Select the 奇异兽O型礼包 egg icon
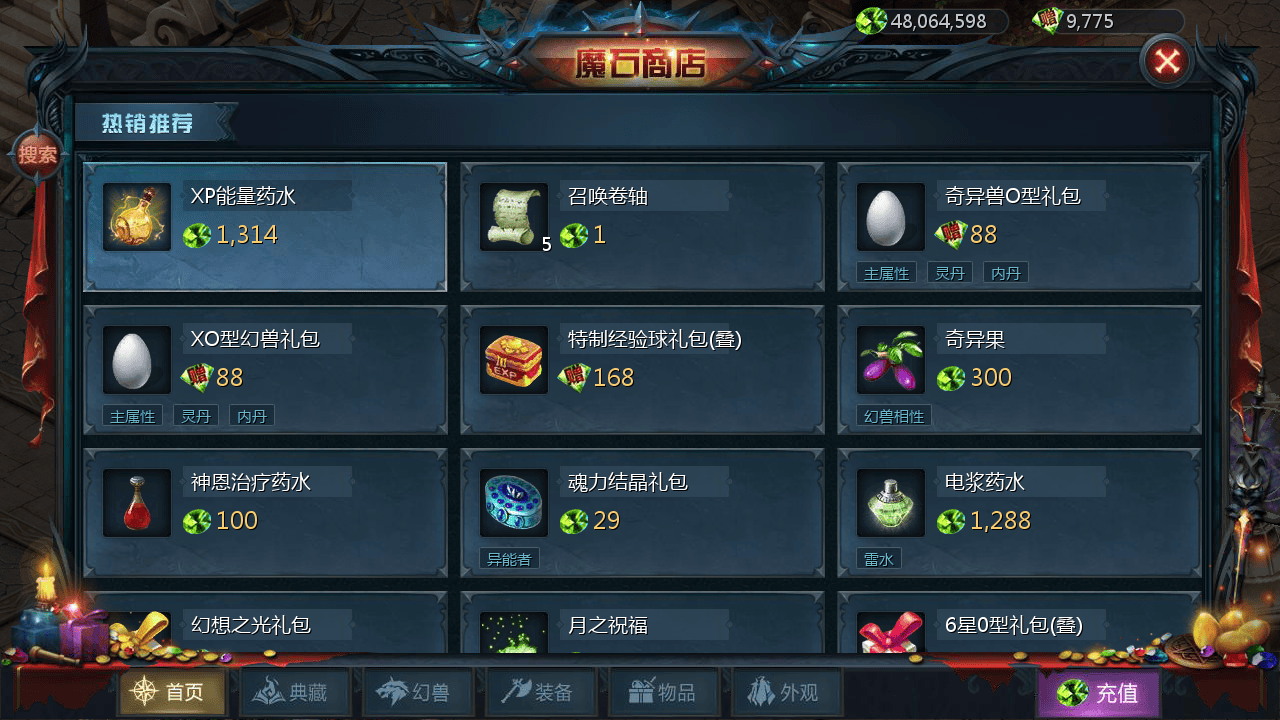The image size is (1280, 720). click(x=889, y=217)
